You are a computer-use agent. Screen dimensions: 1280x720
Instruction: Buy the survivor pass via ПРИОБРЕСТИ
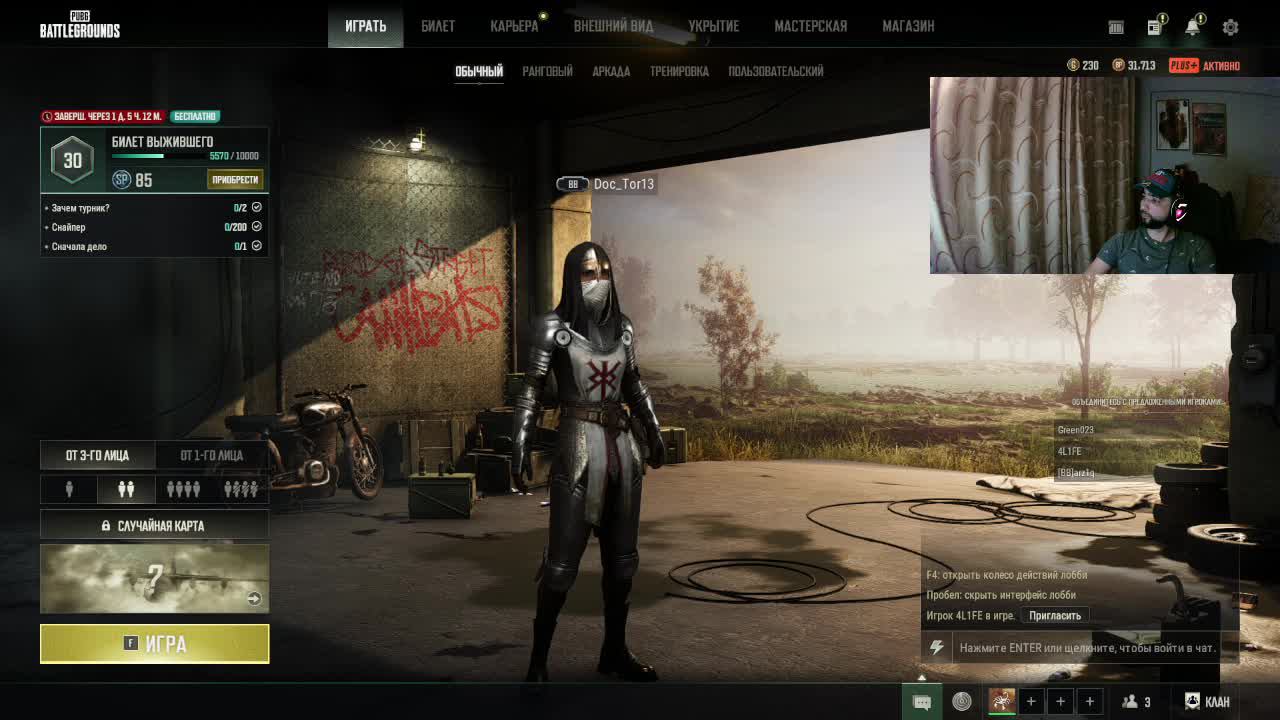pyautogui.click(x=236, y=180)
